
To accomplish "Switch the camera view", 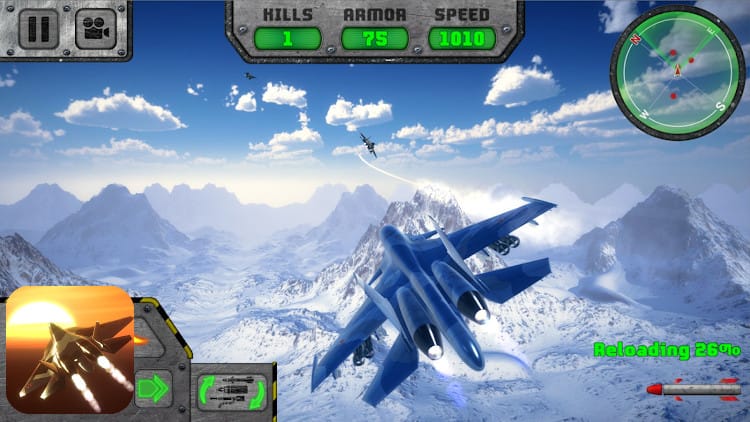I will pos(96,28).
